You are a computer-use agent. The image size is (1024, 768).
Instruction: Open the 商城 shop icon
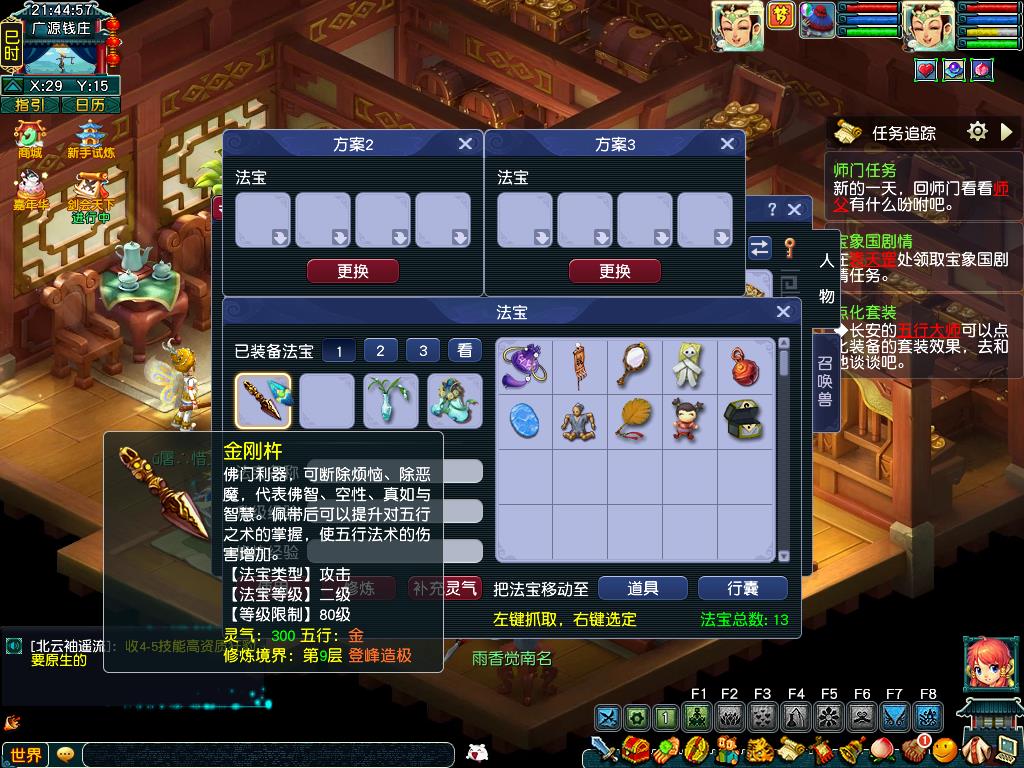point(29,137)
